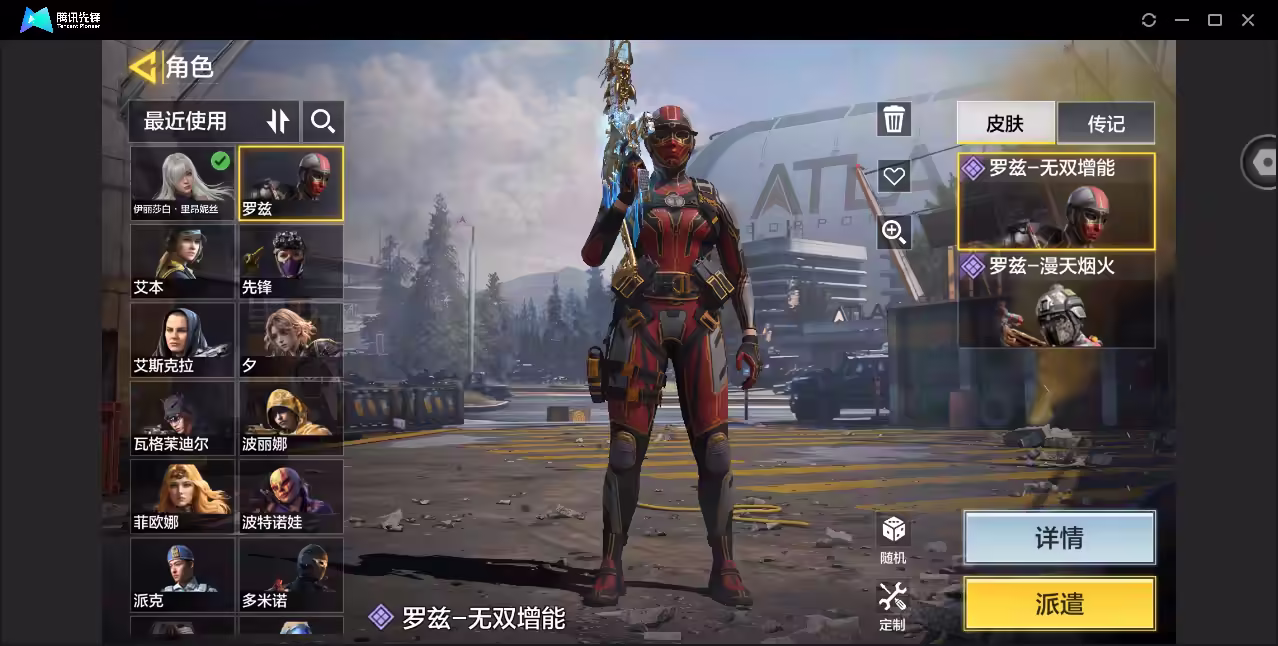Select the 夕 character tile
Viewport: 1278px width, 646px height.
click(291, 339)
